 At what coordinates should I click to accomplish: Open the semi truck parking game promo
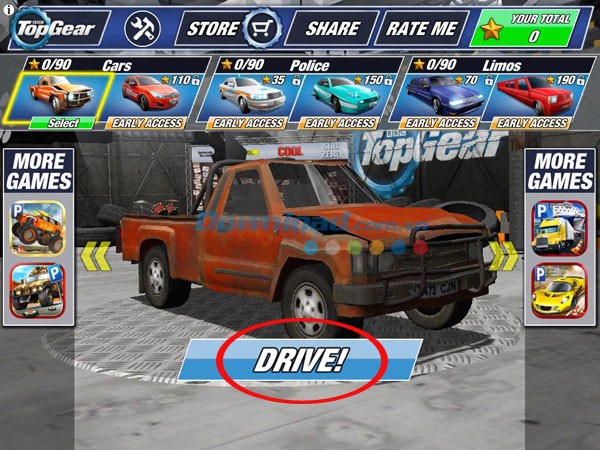560,227
